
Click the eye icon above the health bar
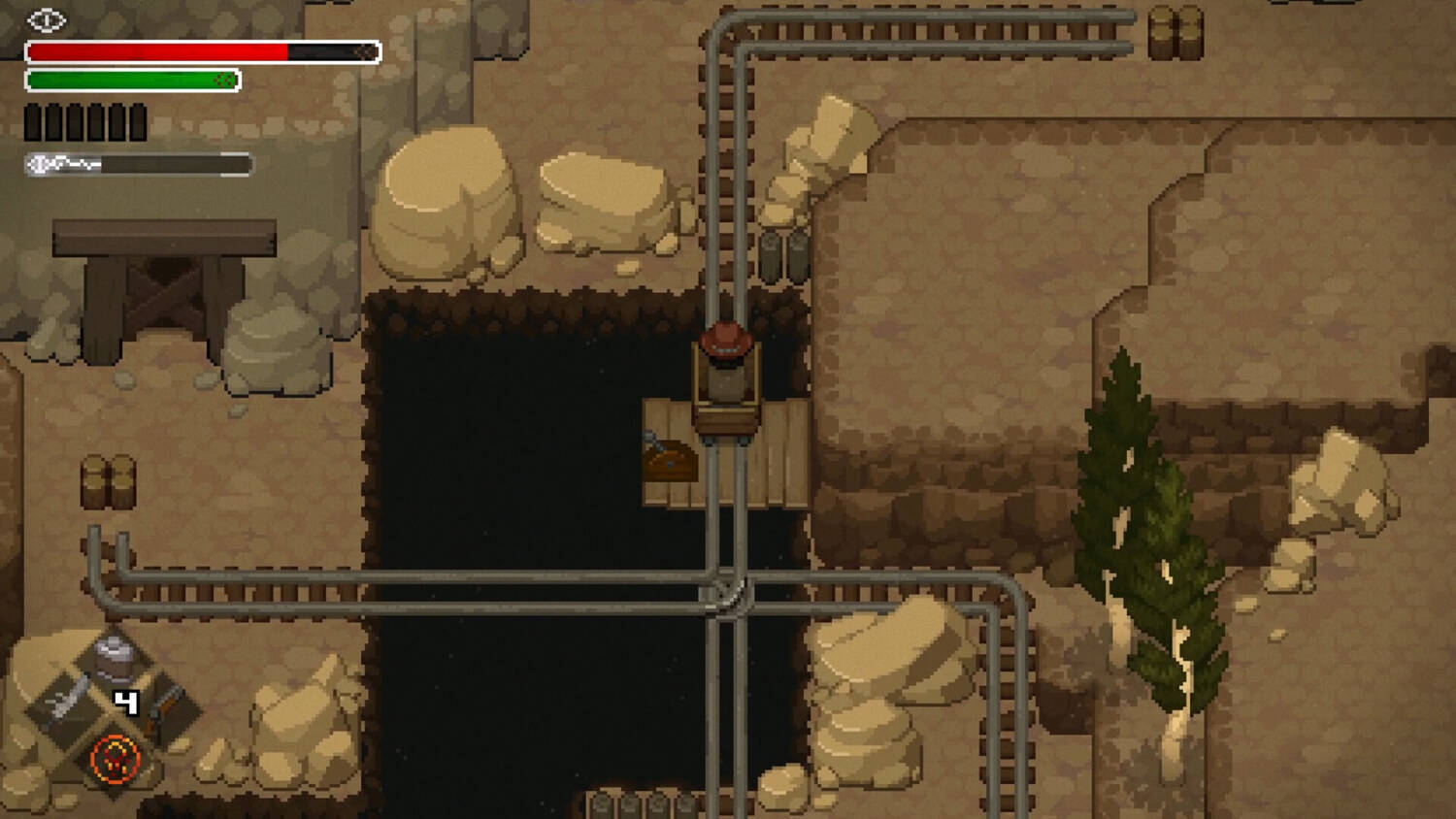46,19
